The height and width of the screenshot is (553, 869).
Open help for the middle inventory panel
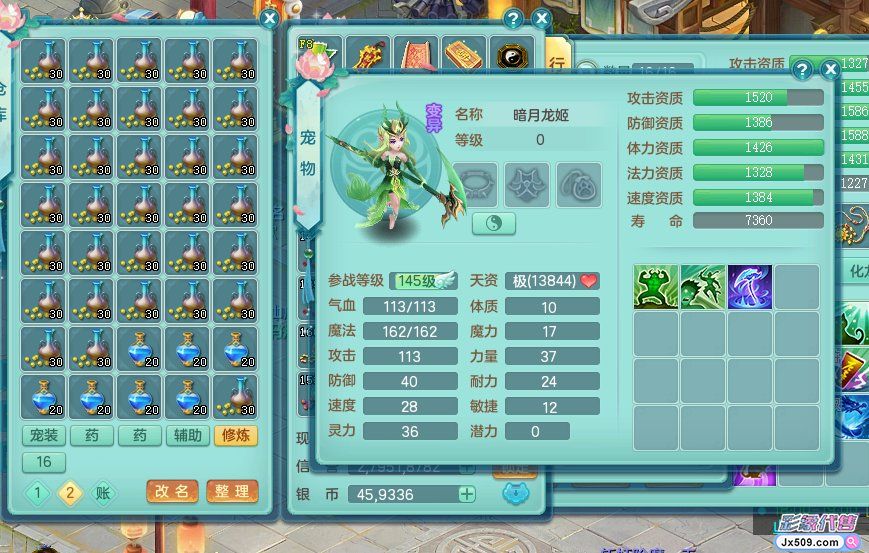pos(513,19)
